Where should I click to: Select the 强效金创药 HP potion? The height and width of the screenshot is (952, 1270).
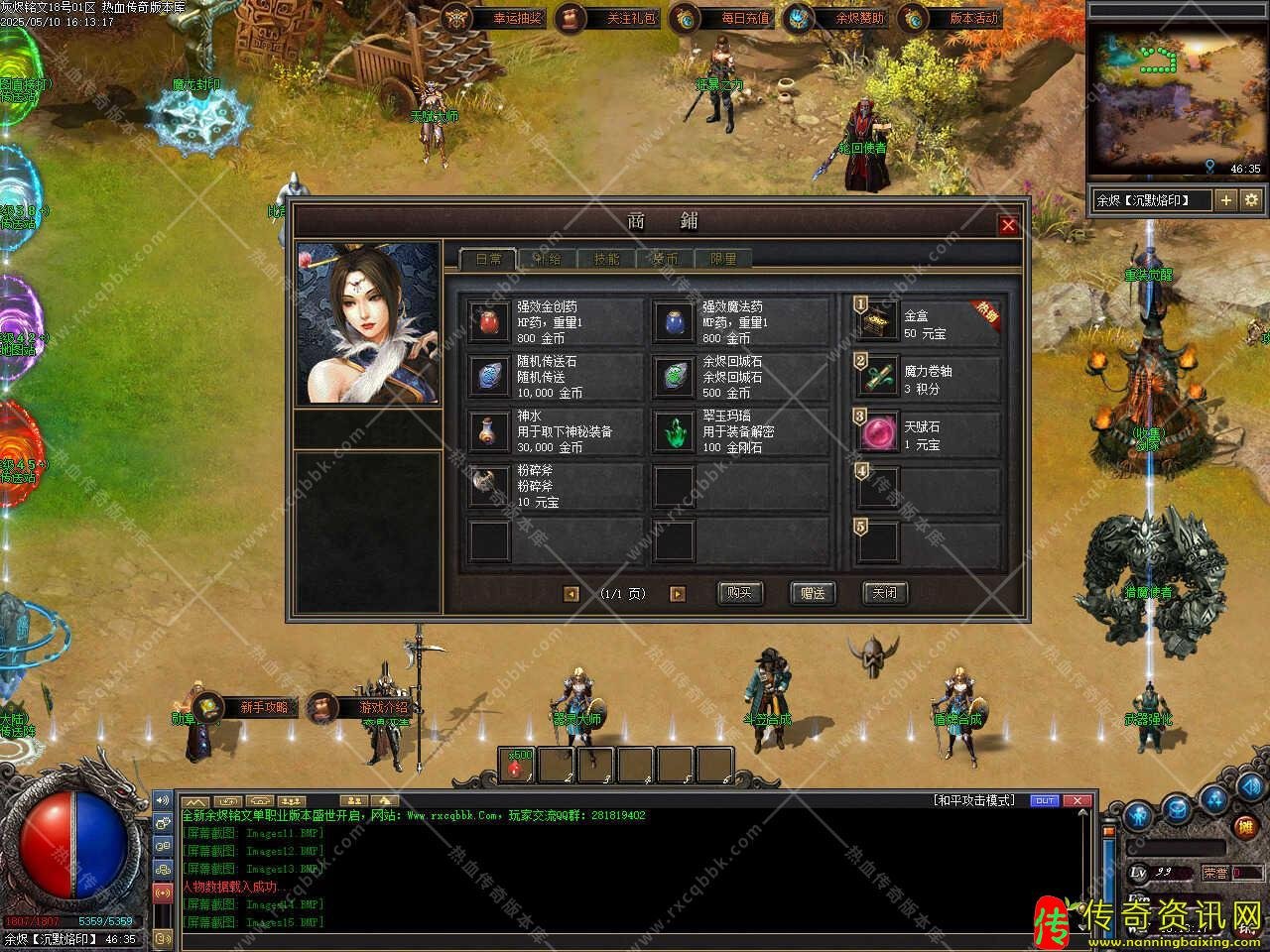pos(490,322)
